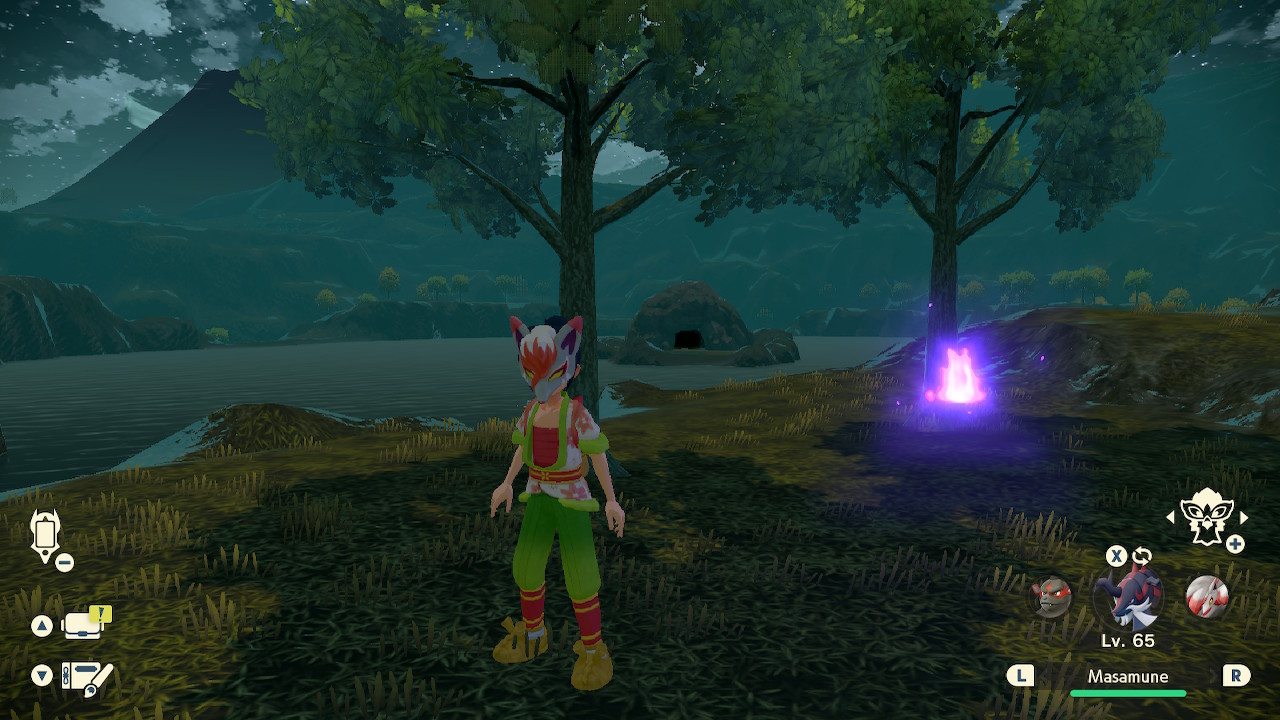Open the satchel with the exclamation alert
The height and width of the screenshot is (720, 1280).
coord(85,625)
